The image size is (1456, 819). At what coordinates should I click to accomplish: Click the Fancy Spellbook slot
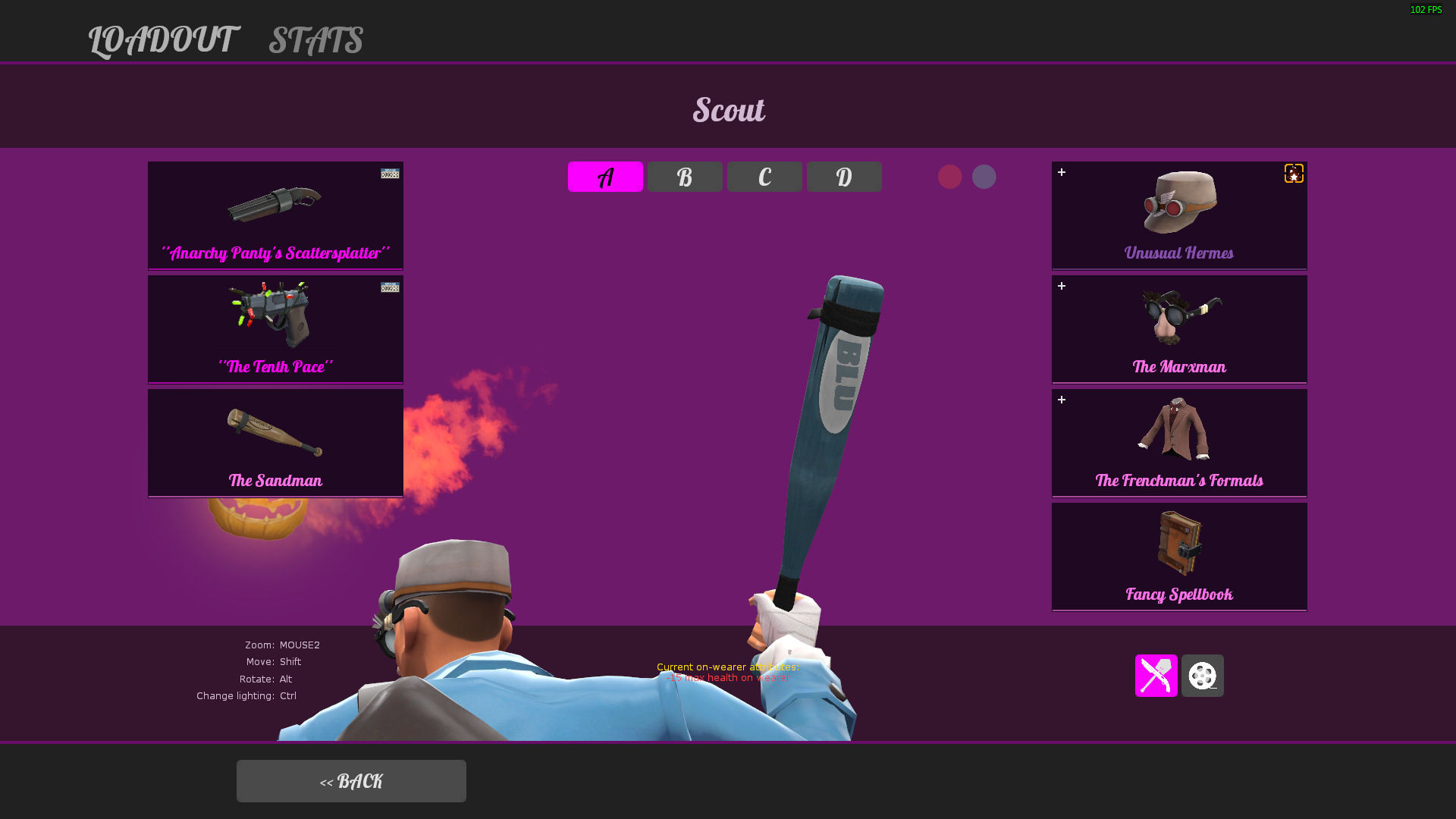tap(1178, 556)
